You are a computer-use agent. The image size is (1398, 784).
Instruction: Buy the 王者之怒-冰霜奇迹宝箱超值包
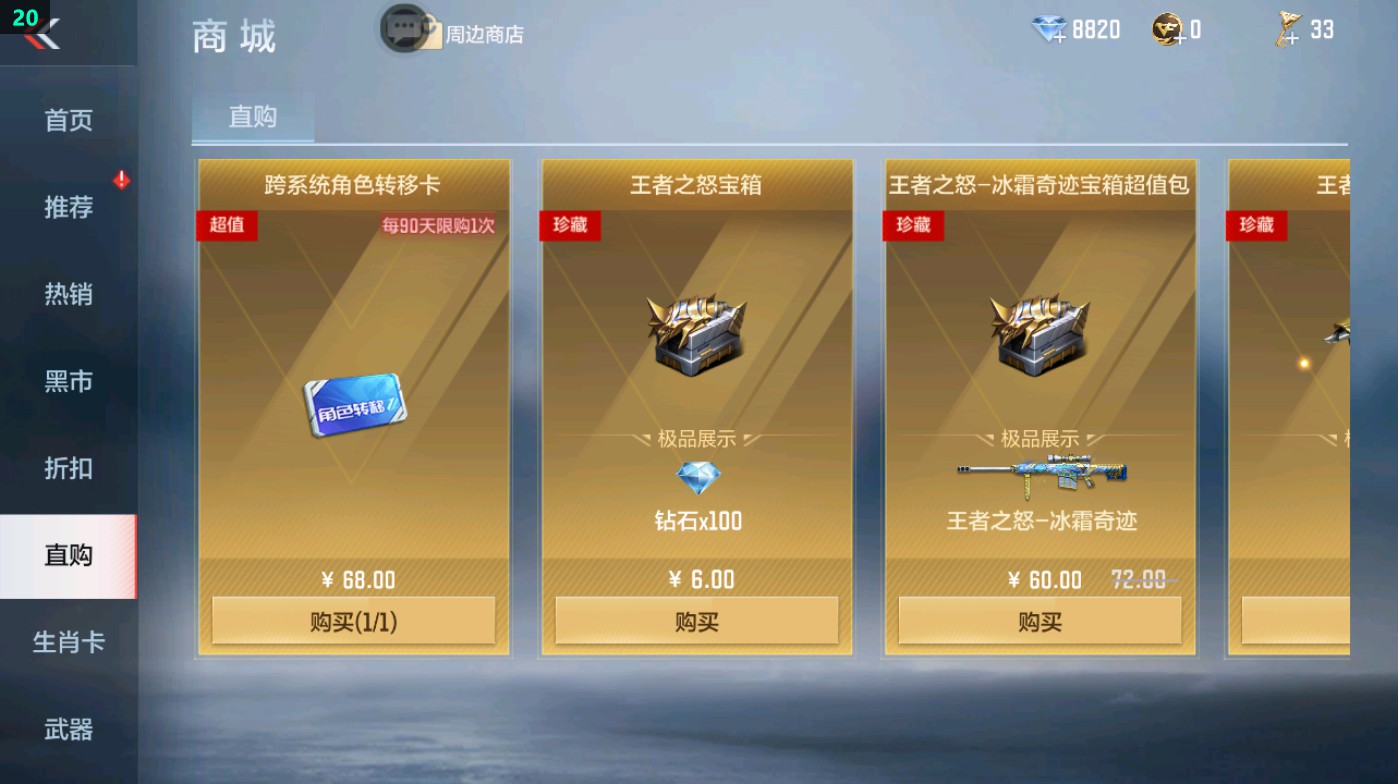pos(1038,621)
